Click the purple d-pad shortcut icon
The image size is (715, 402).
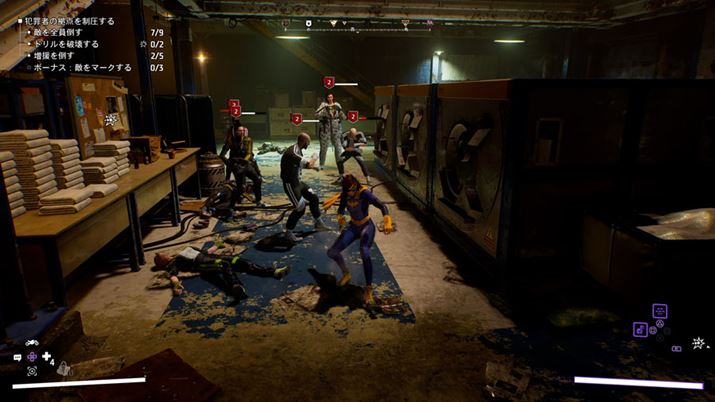click(32, 357)
